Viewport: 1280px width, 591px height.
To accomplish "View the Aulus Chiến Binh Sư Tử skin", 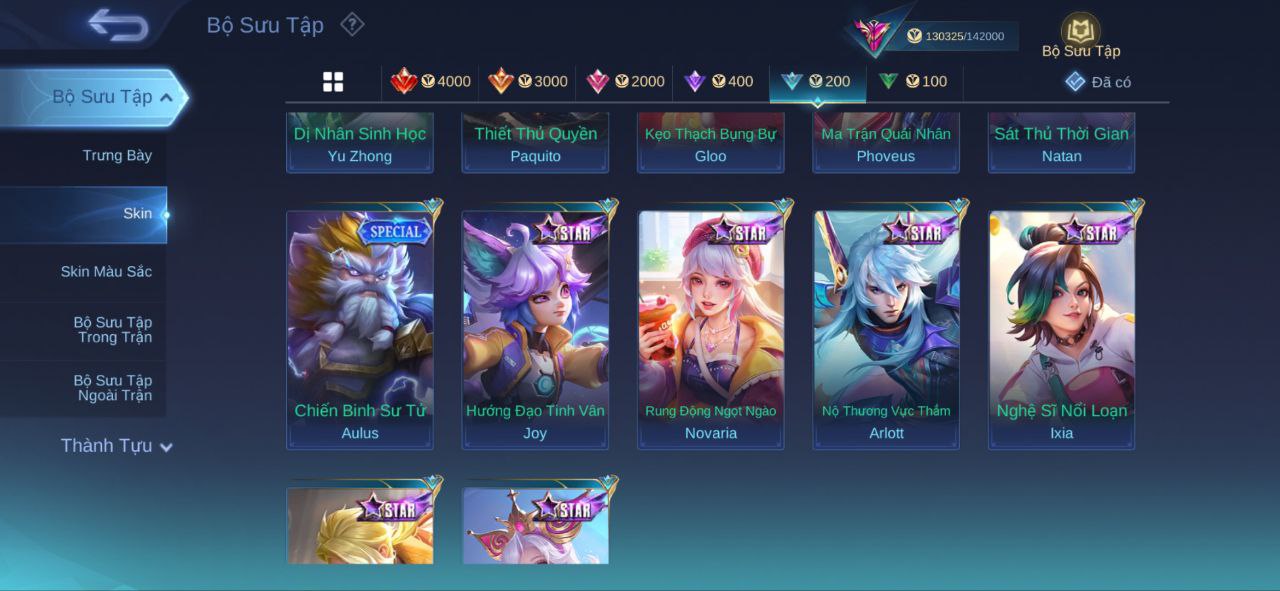I will point(360,328).
